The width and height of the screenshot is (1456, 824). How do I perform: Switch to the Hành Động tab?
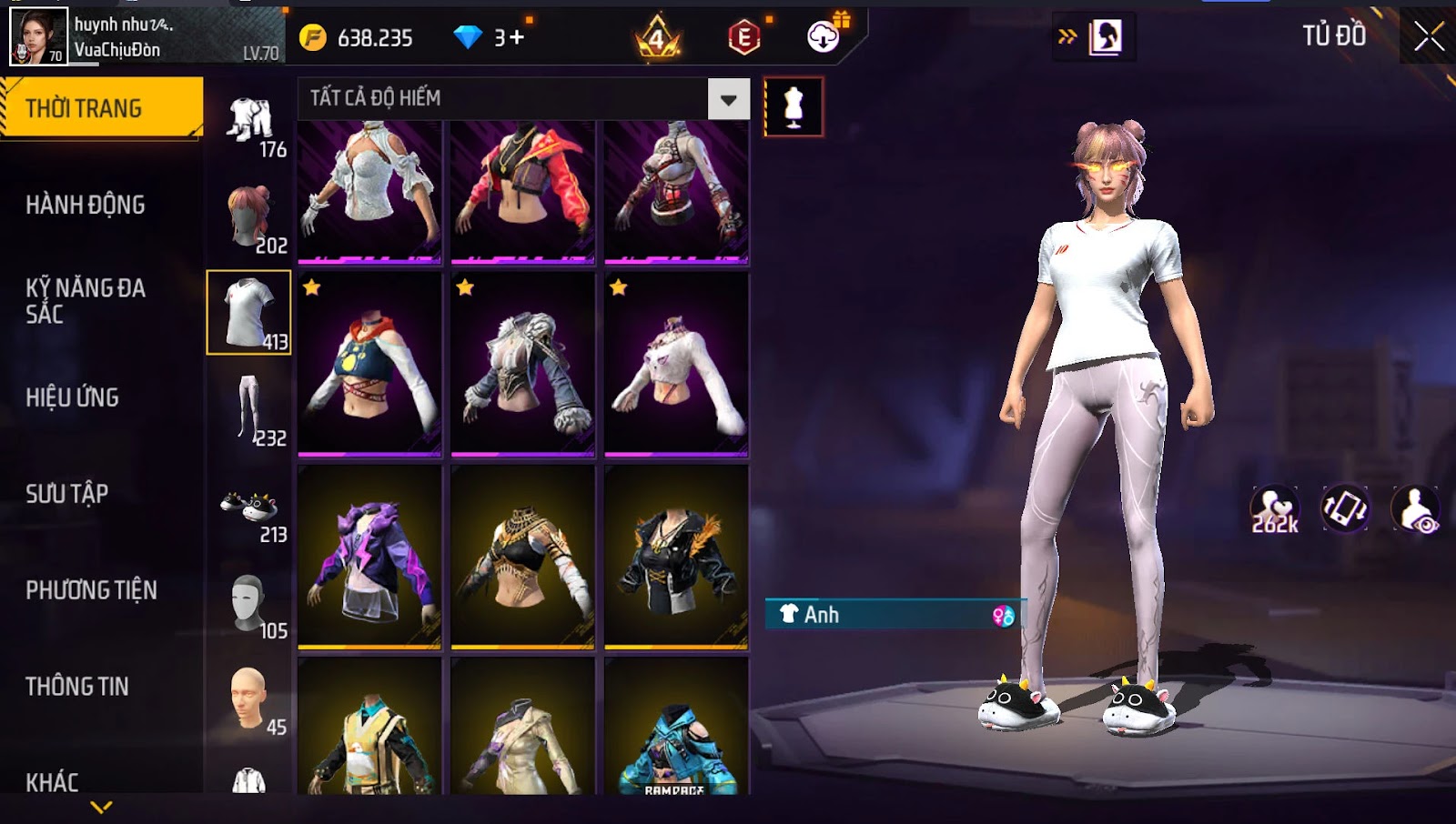point(86,205)
